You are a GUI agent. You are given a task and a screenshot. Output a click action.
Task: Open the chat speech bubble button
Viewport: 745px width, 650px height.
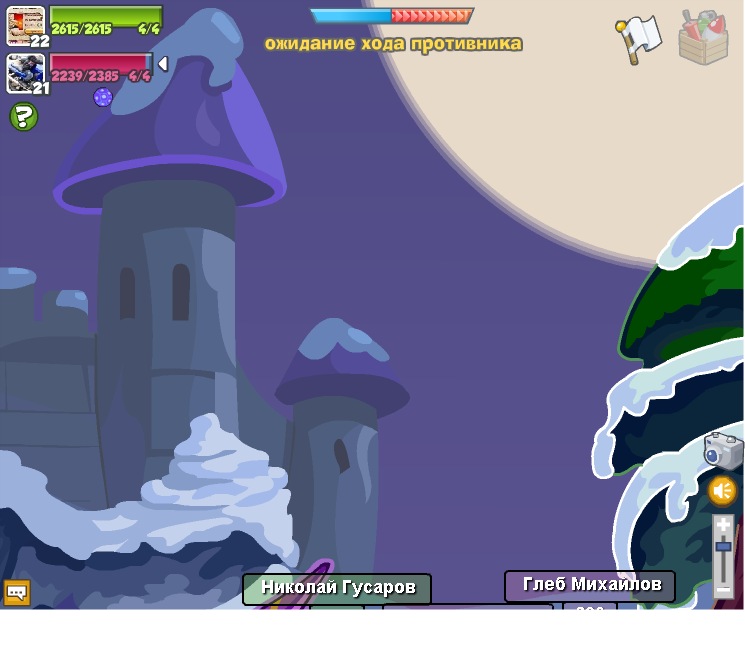17,592
